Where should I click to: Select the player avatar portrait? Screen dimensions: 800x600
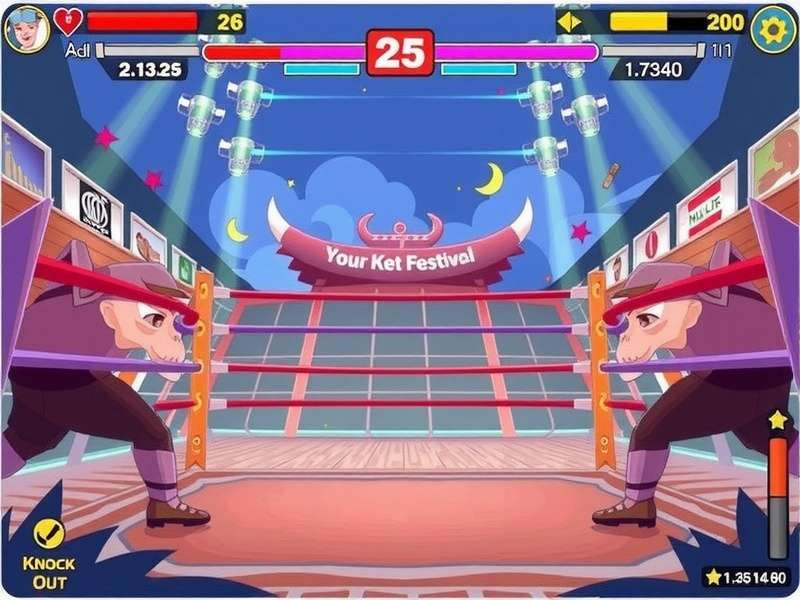tap(26, 28)
